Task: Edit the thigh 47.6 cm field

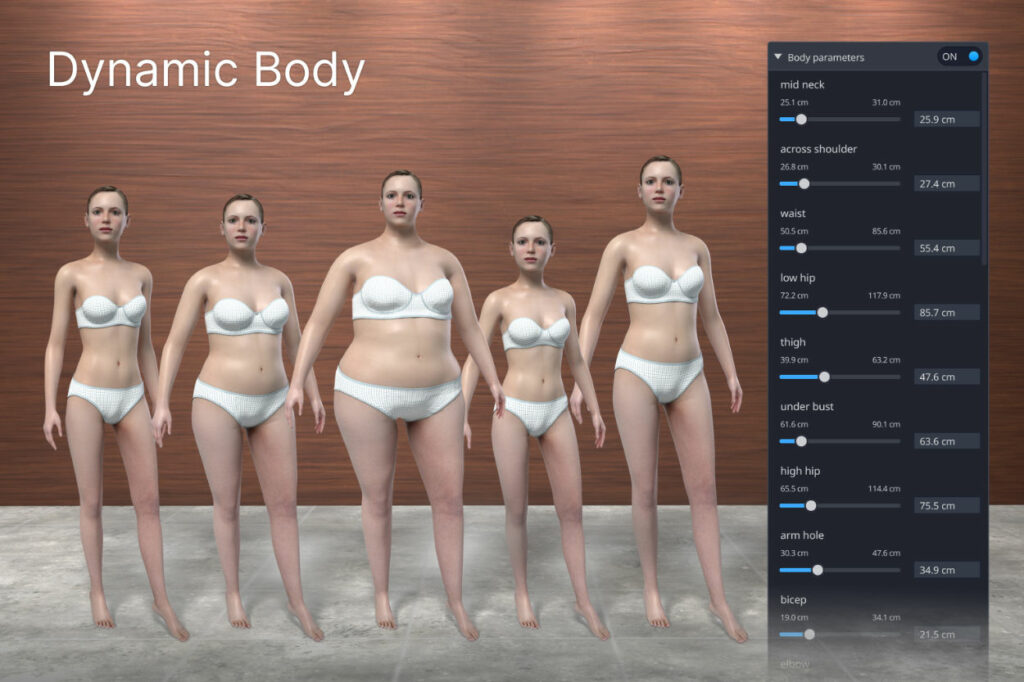Action: tap(946, 377)
